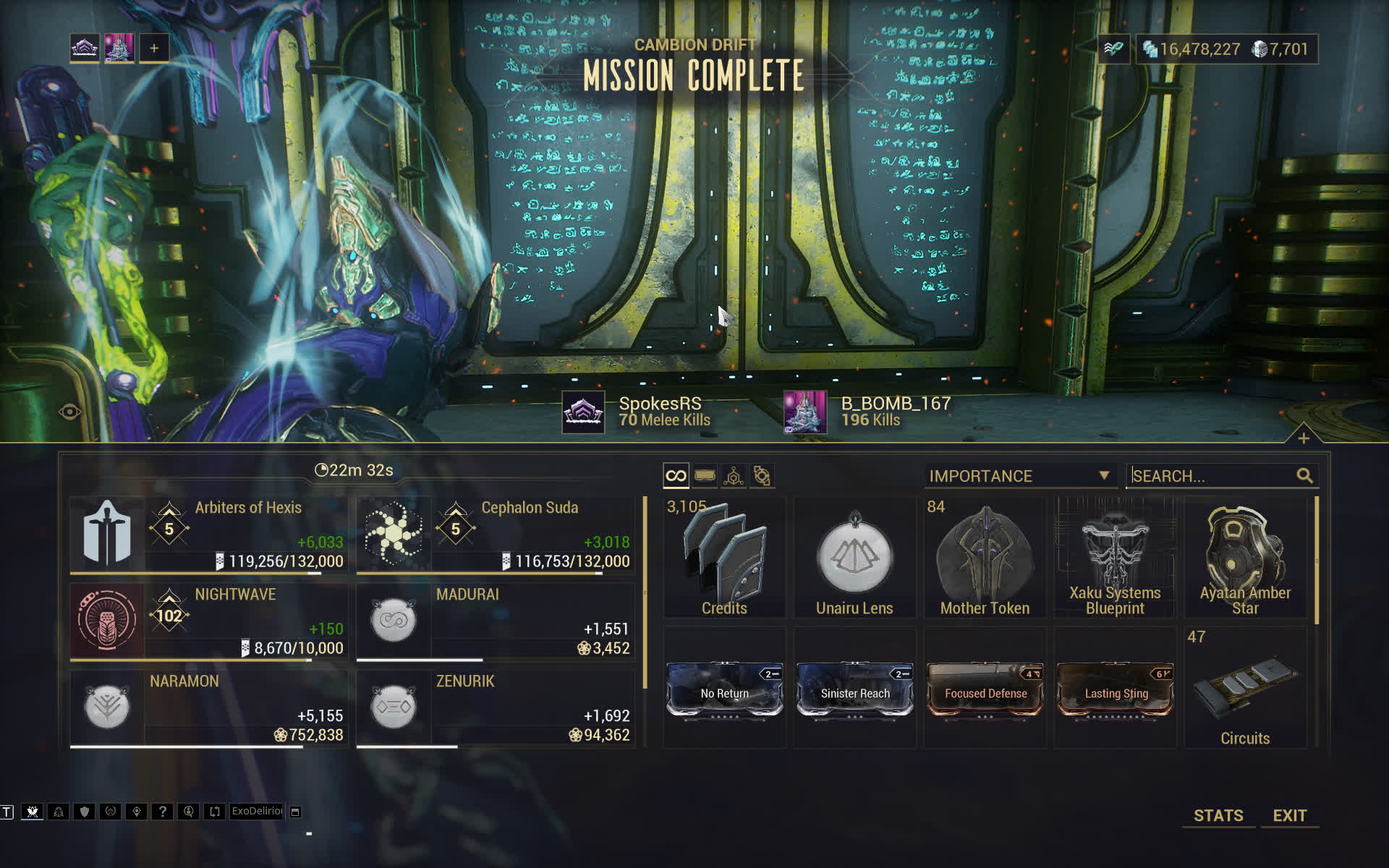
Task: Pick the Sinister Reach mod card
Action: 854,691
